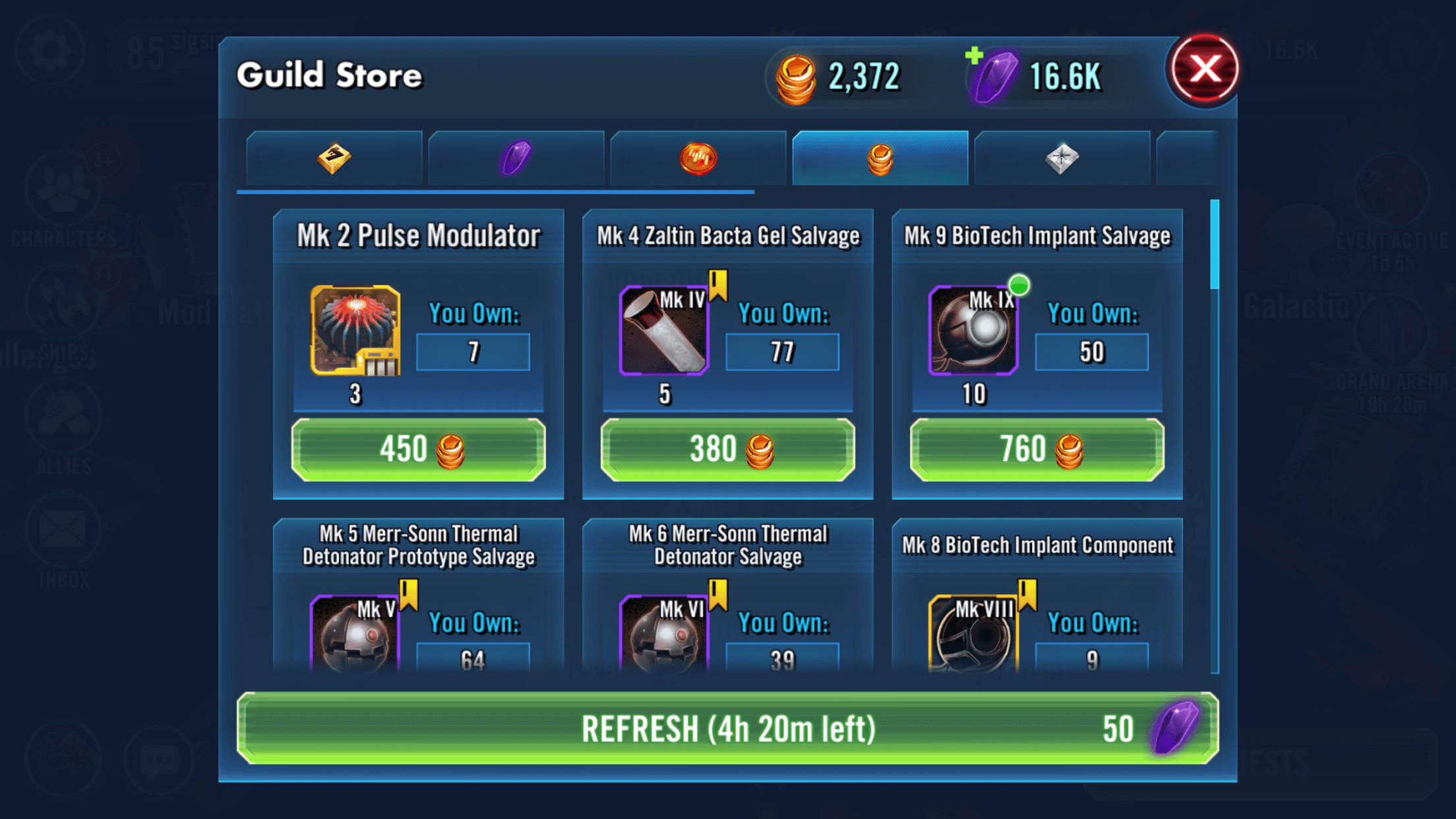
Task: Inspect the Mk IX BioTech Implant icon
Action: coord(973,330)
